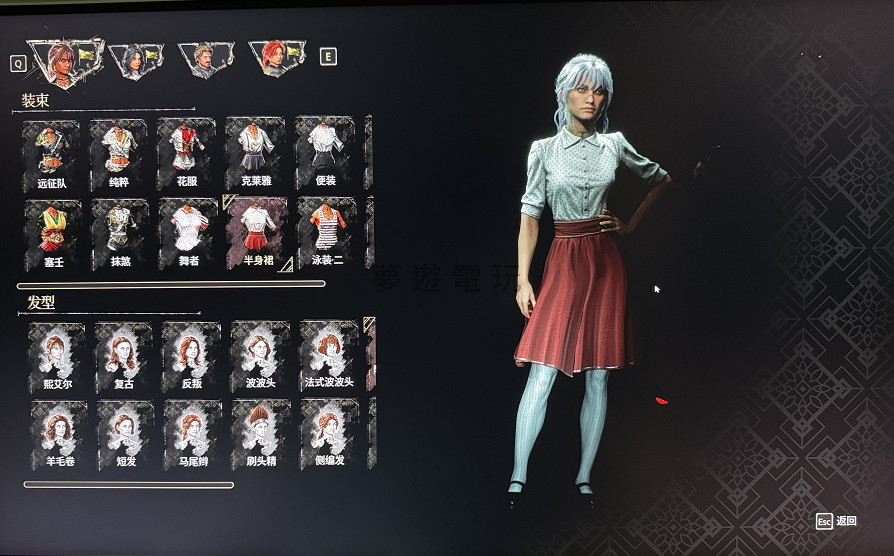Click the highlighted 半身裙 skirt outfit

coord(257,233)
